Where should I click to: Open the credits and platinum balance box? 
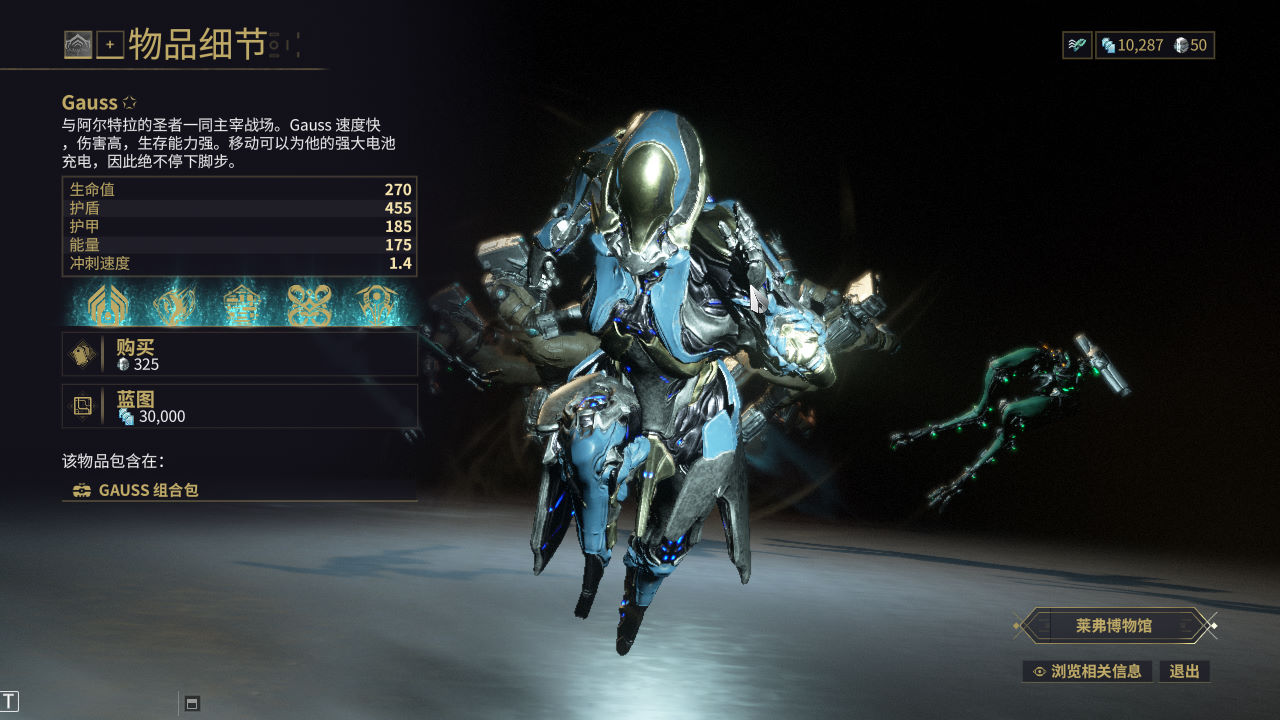pos(1155,45)
